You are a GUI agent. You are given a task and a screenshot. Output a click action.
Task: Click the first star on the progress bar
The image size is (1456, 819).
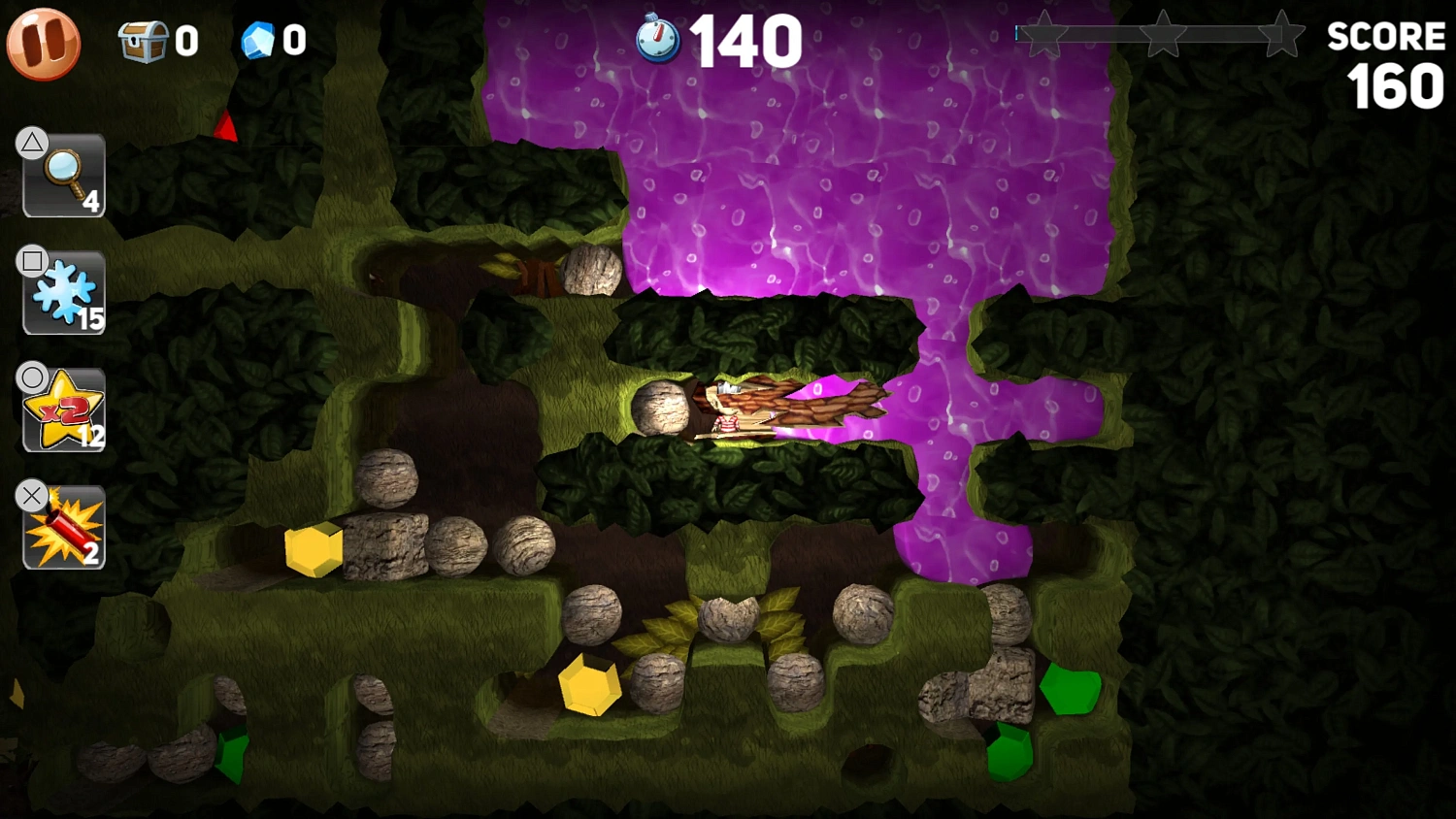1042,32
